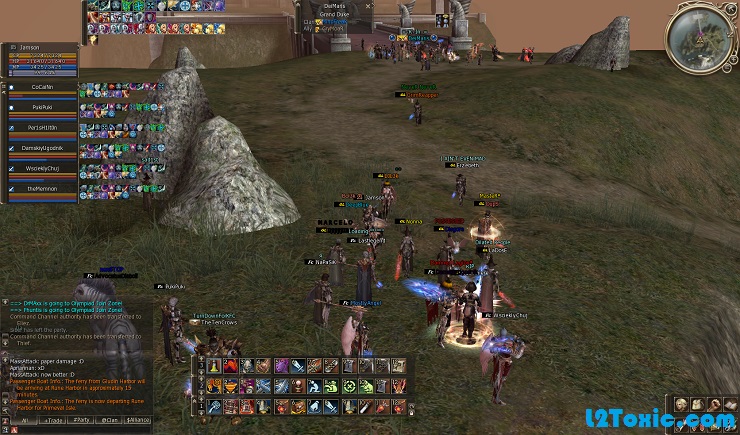
Task: Select party member PukiPuki
Action: [x=42, y=108]
